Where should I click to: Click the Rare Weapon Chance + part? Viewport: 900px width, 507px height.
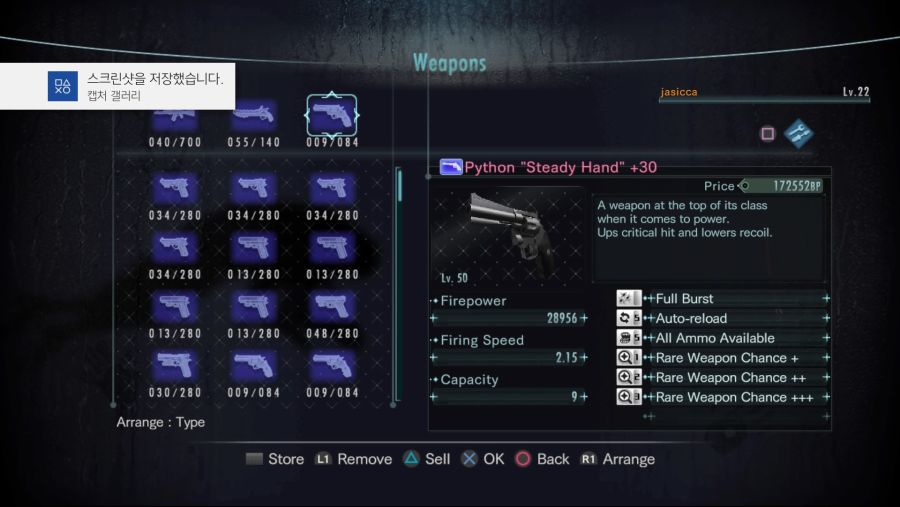pos(723,358)
